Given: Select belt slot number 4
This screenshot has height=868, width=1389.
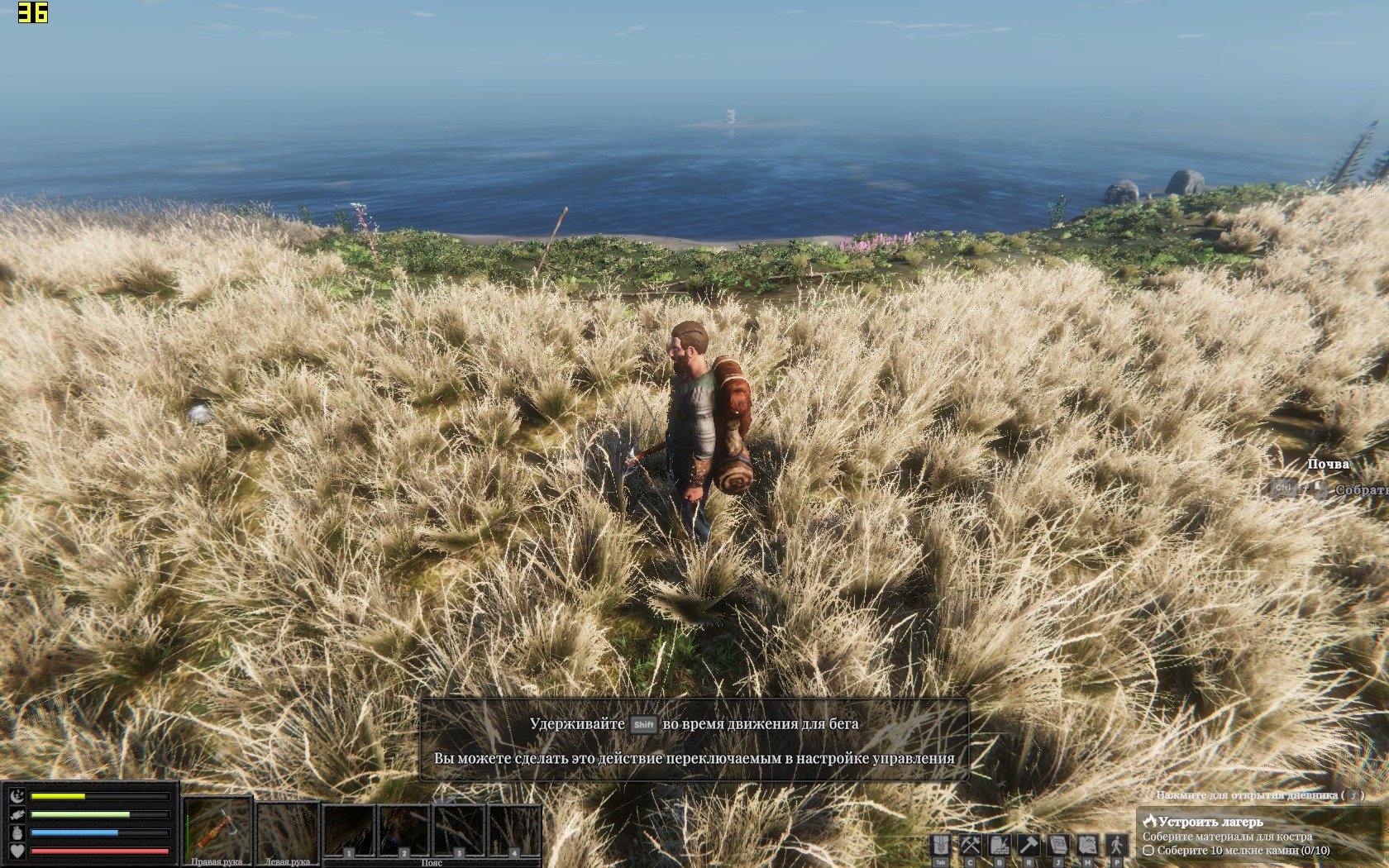Looking at the screenshot, I should tap(513, 831).
